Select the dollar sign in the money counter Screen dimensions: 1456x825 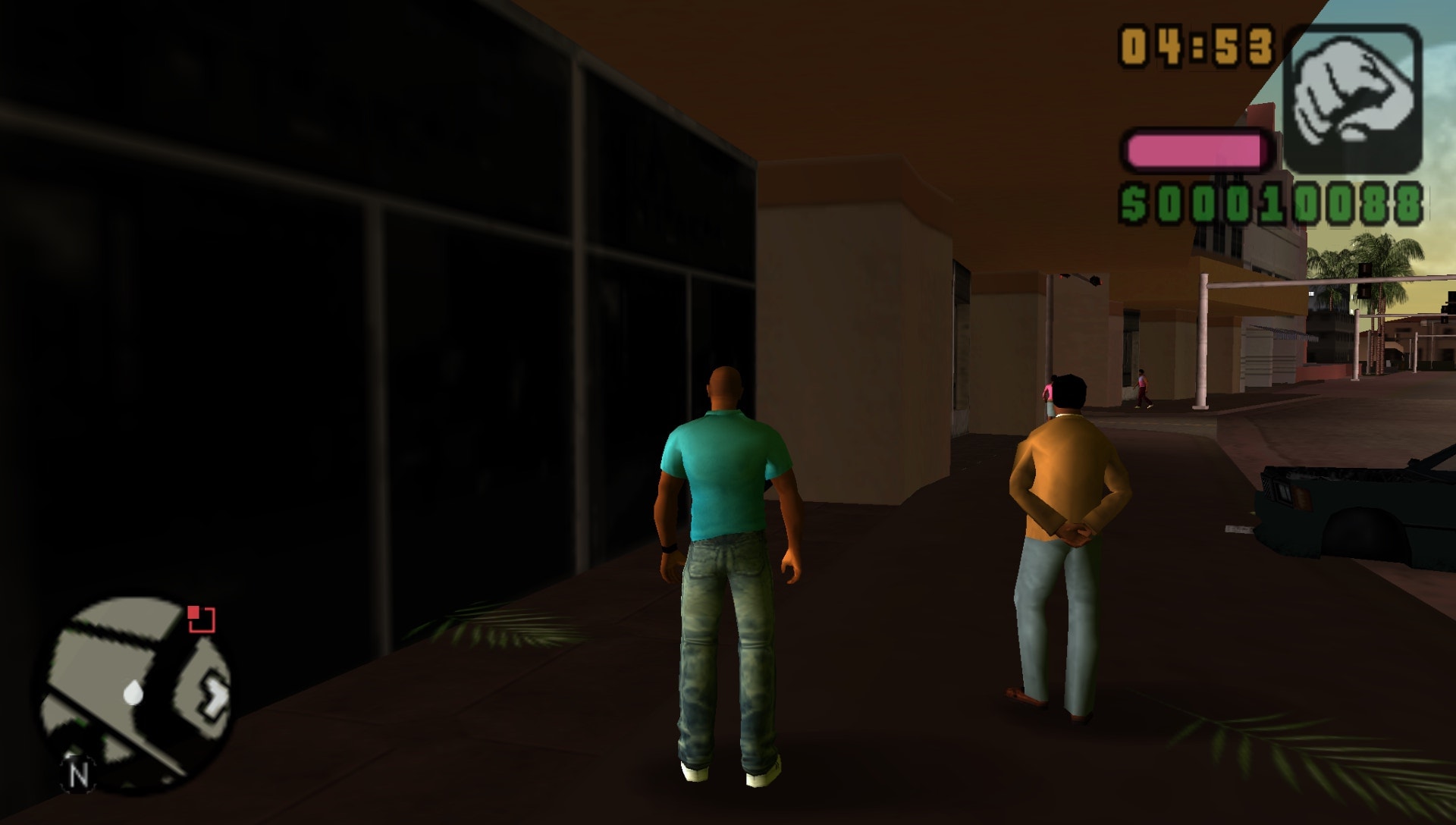[1134, 200]
